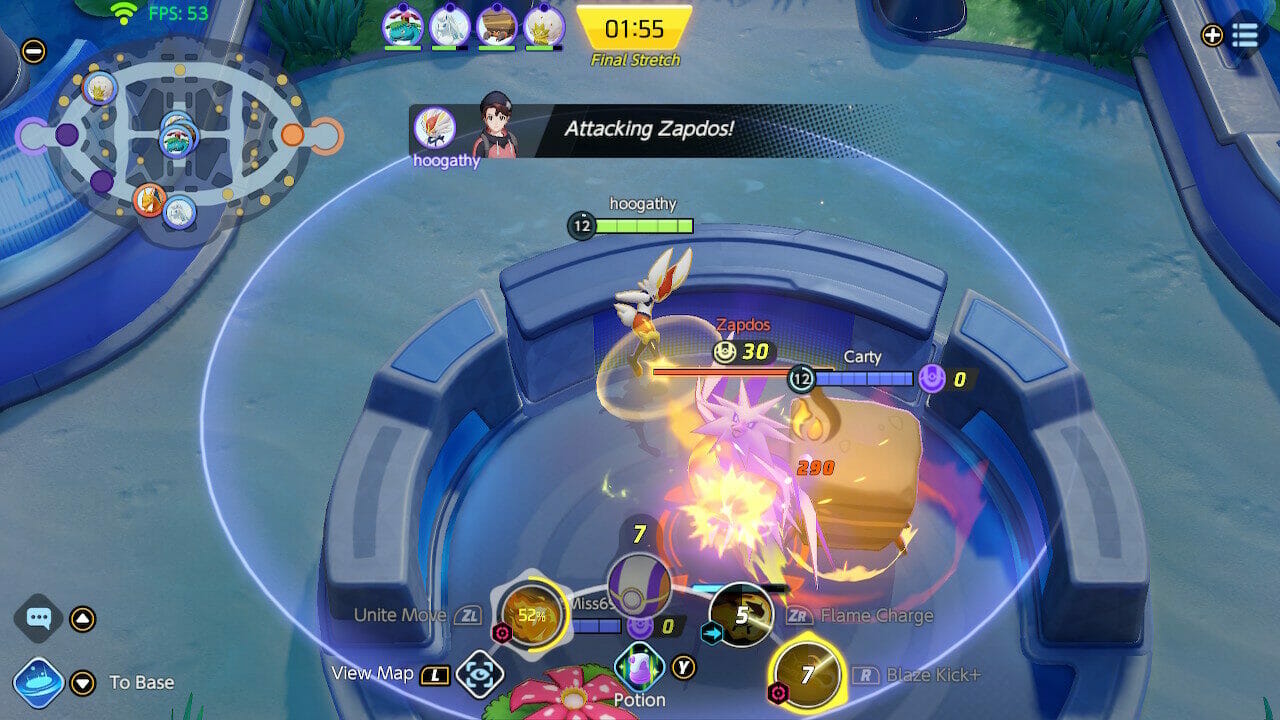Viewport: 1280px width, 720px height.
Task: Tap the To Base recall icon
Action: (36, 682)
